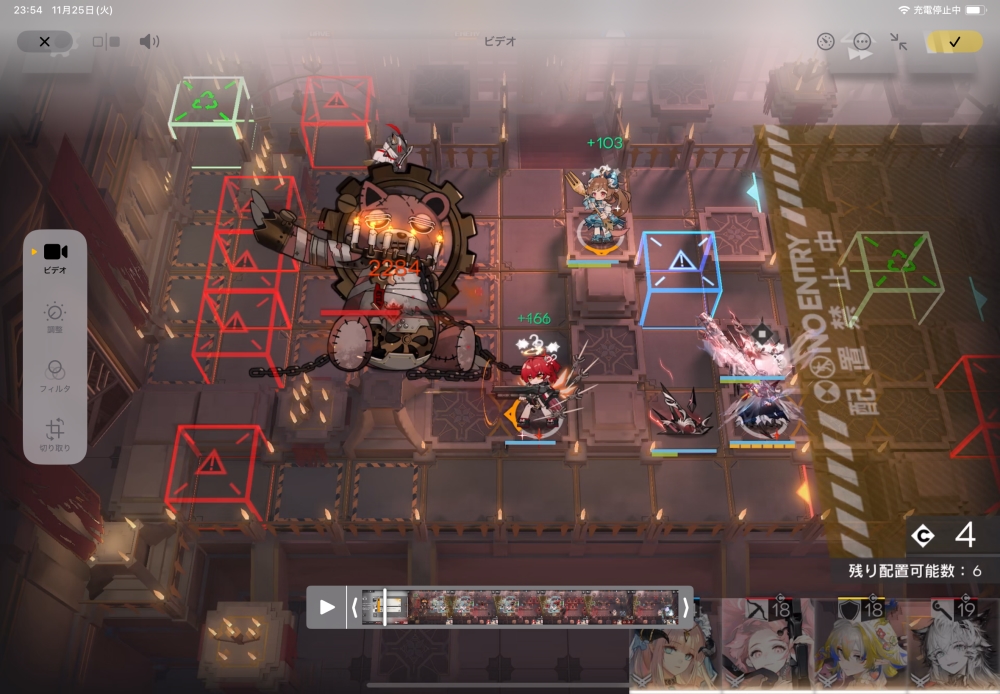Open the round dial icon beside the three-dots button
Screen dimensions: 1000x694
click(825, 42)
